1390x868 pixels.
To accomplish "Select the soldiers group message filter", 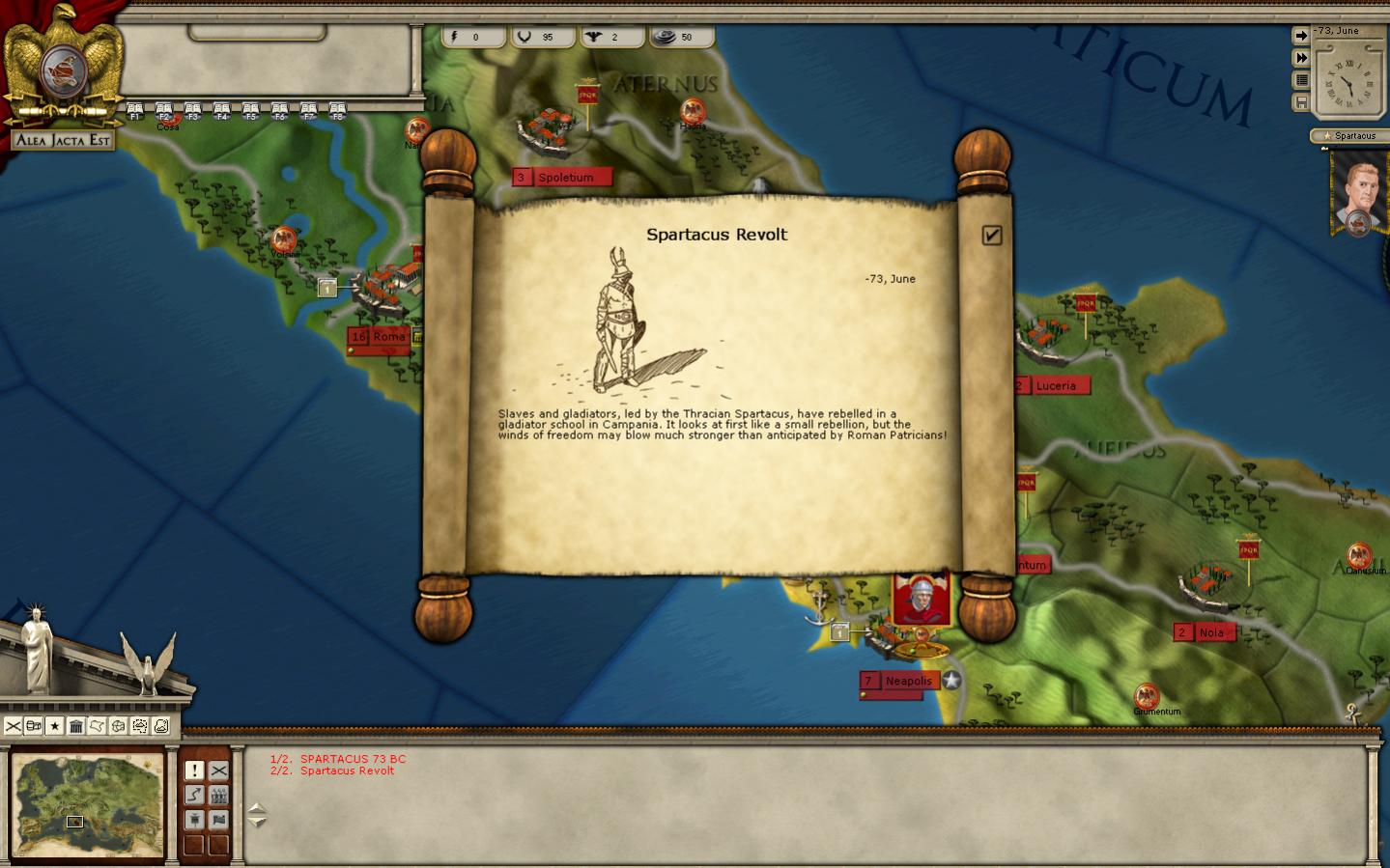I will 219,795.
